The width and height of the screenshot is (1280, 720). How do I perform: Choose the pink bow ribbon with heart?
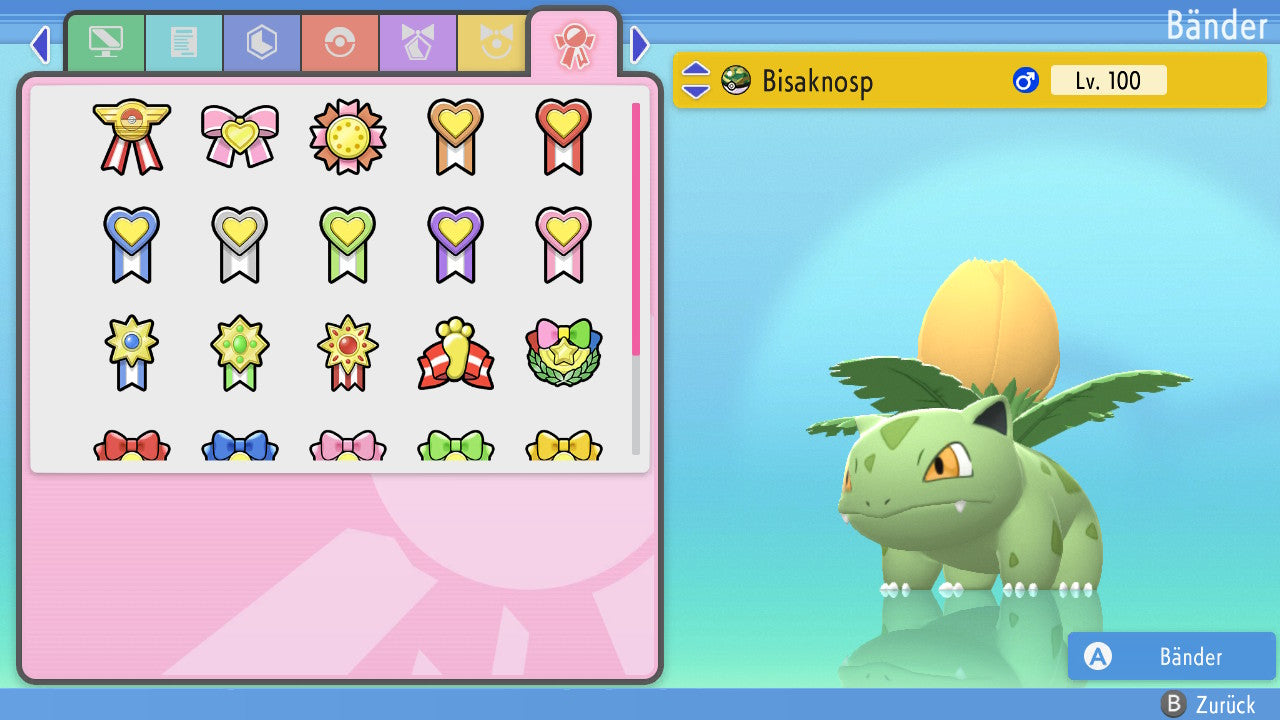[240, 136]
